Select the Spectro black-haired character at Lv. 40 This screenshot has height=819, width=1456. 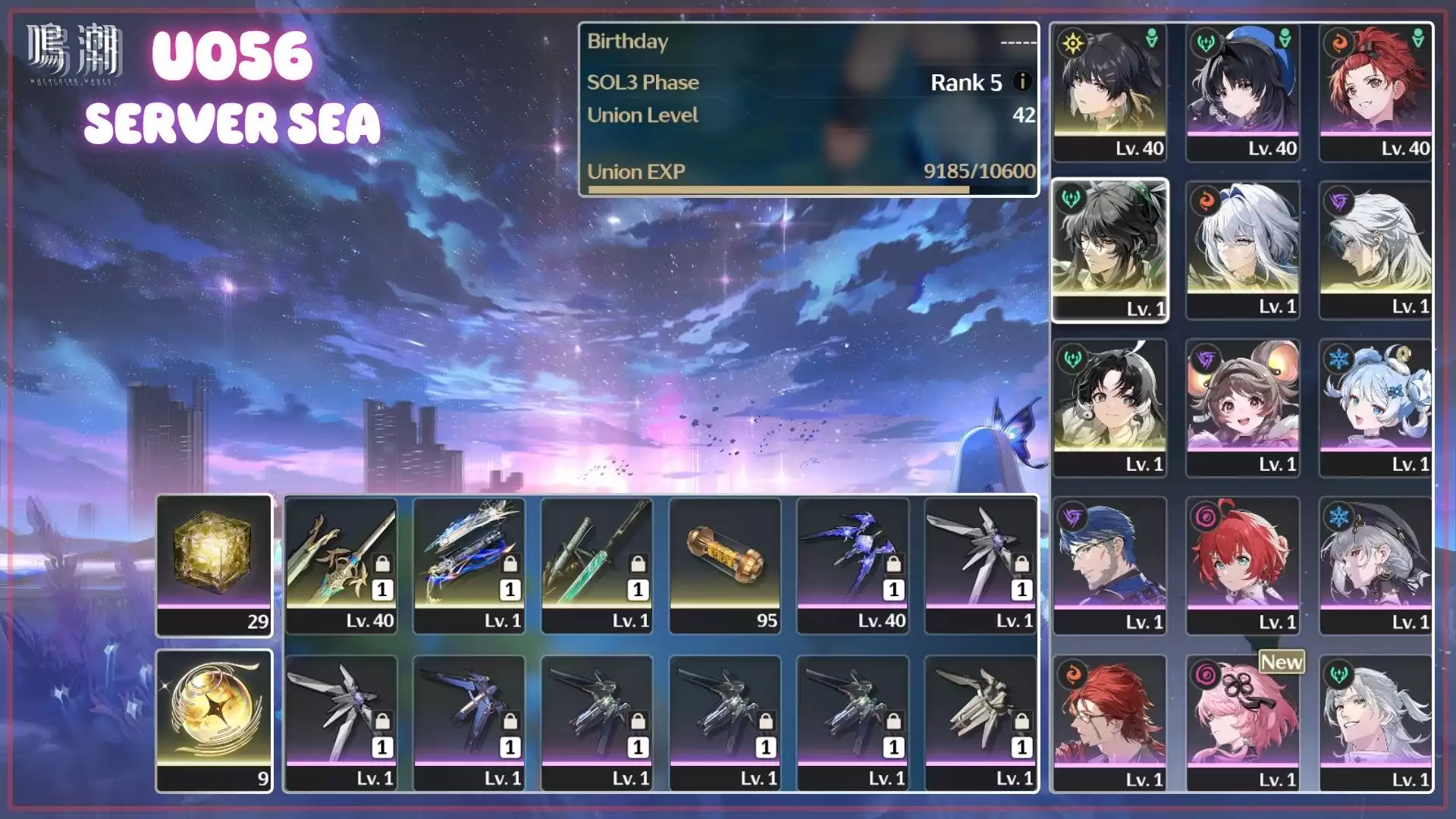click(x=1109, y=92)
